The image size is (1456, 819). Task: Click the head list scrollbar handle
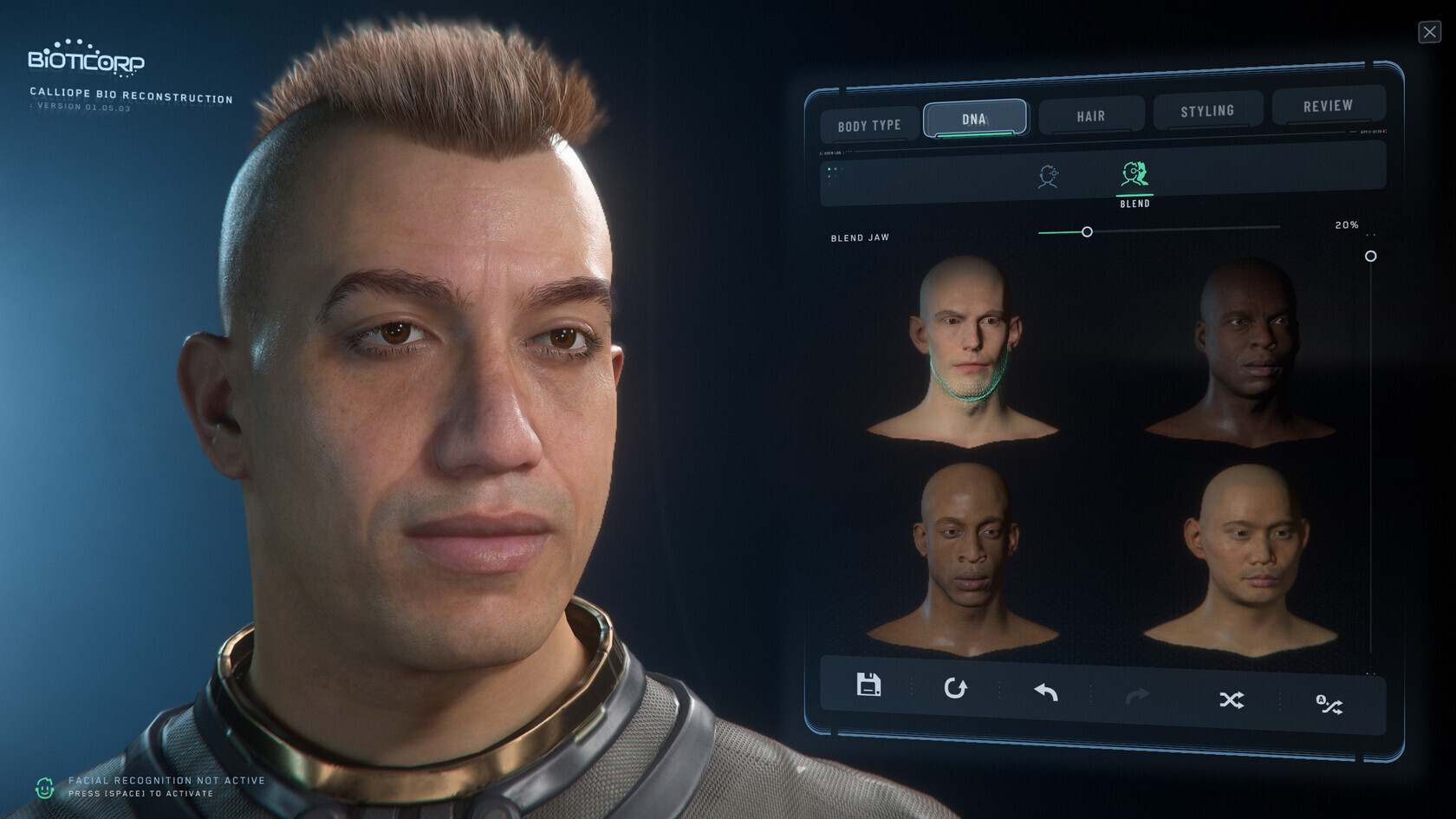1370,257
